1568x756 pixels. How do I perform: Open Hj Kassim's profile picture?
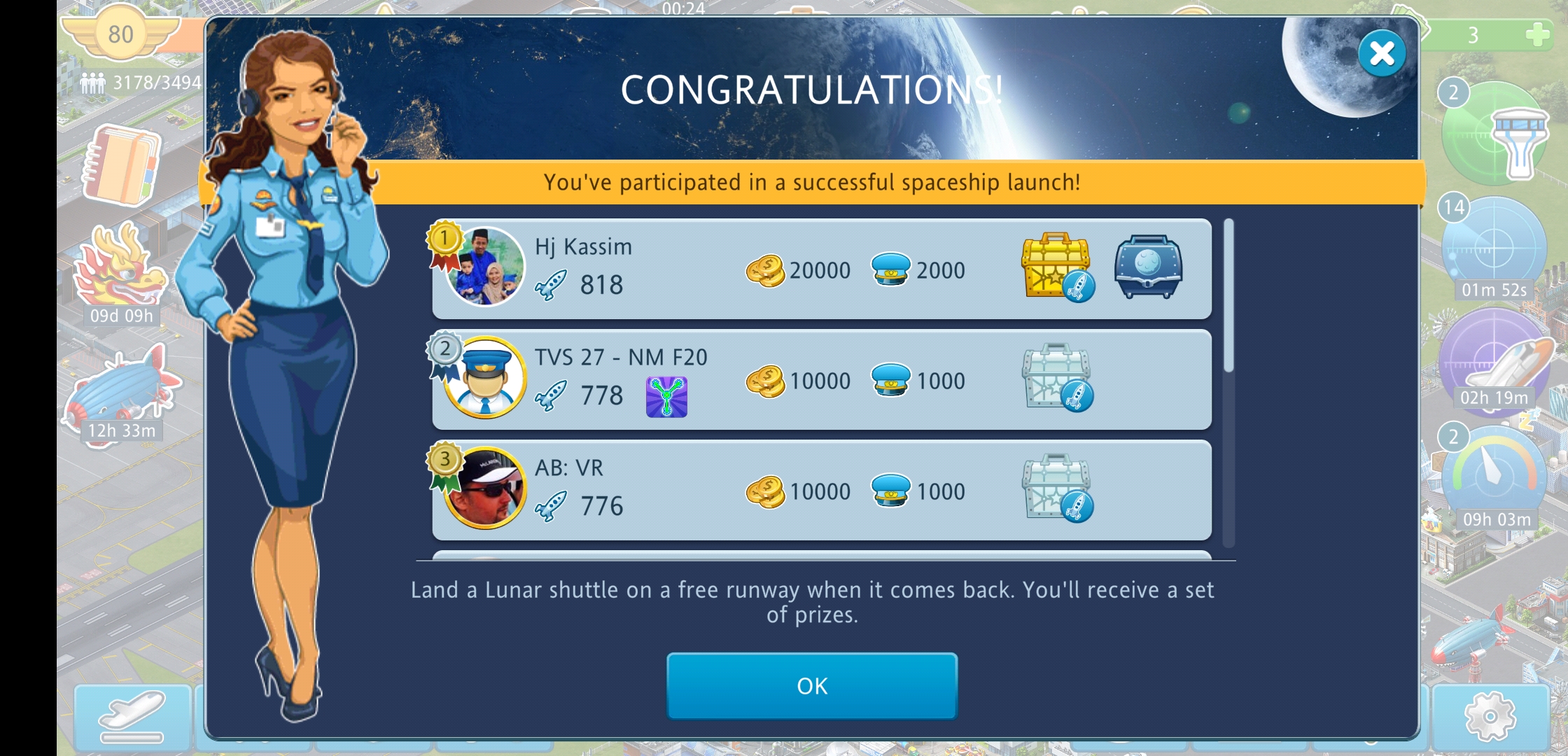click(484, 267)
